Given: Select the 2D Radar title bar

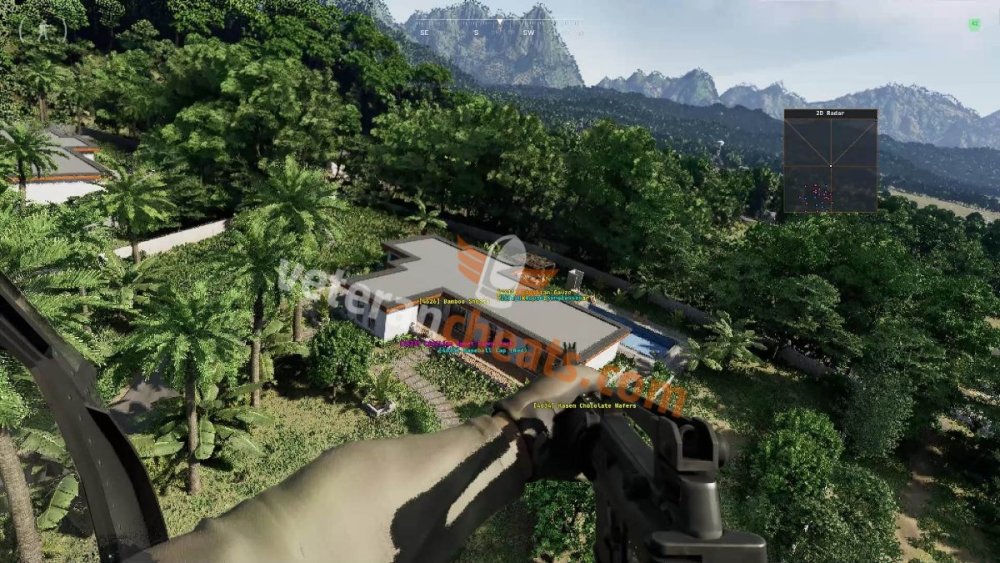Looking at the screenshot, I should tap(830, 114).
